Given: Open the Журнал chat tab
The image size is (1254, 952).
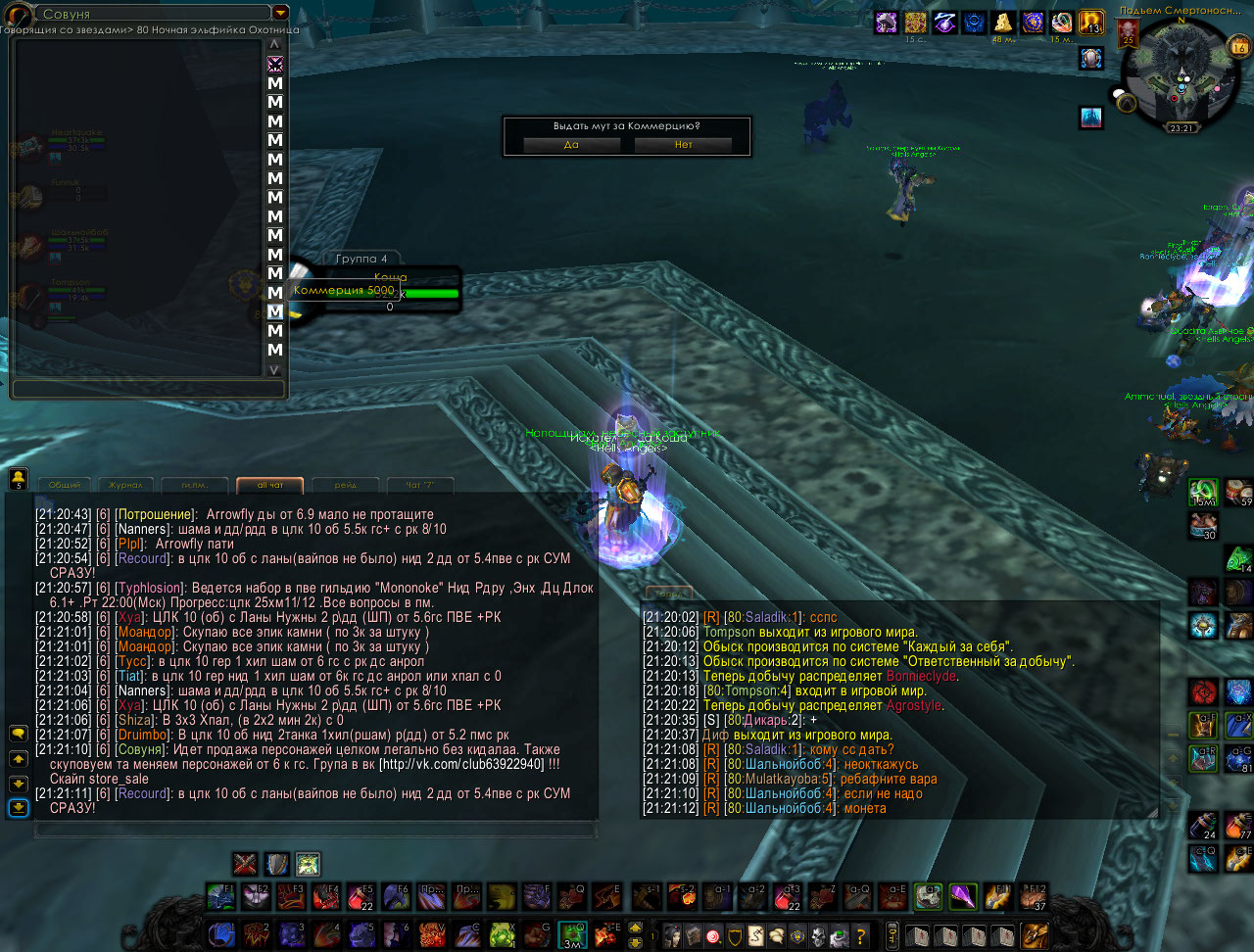Looking at the screenshot, I should [125, 485].
